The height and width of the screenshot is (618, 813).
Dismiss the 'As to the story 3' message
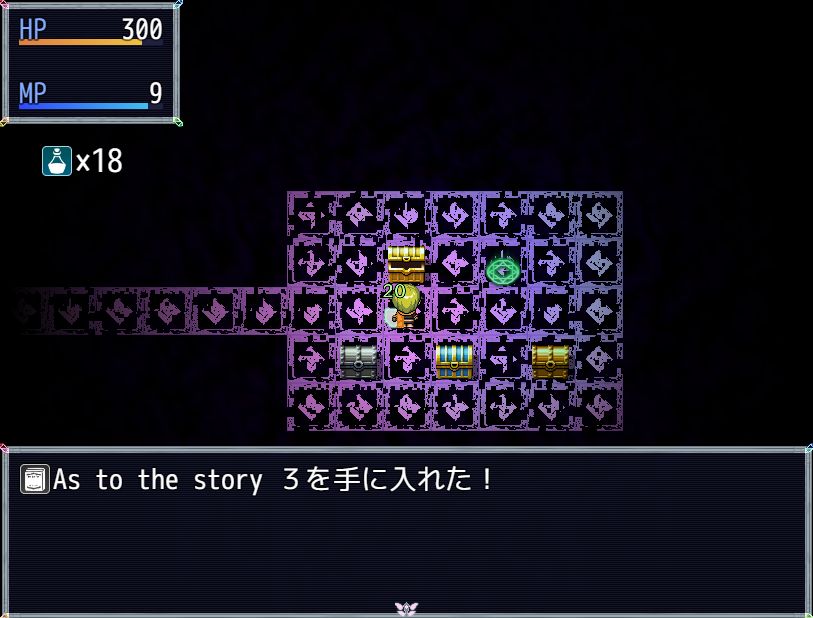406,530
